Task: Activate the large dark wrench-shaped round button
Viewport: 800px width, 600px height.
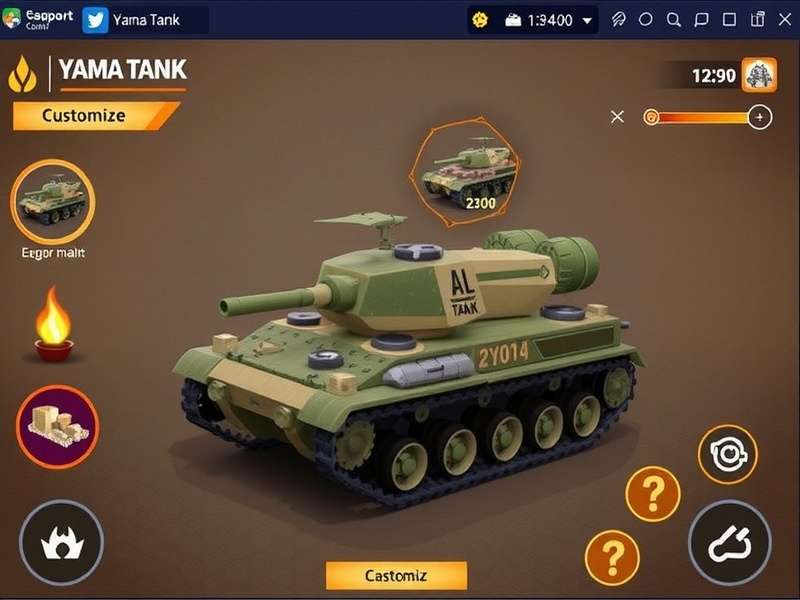Action: 729,542
